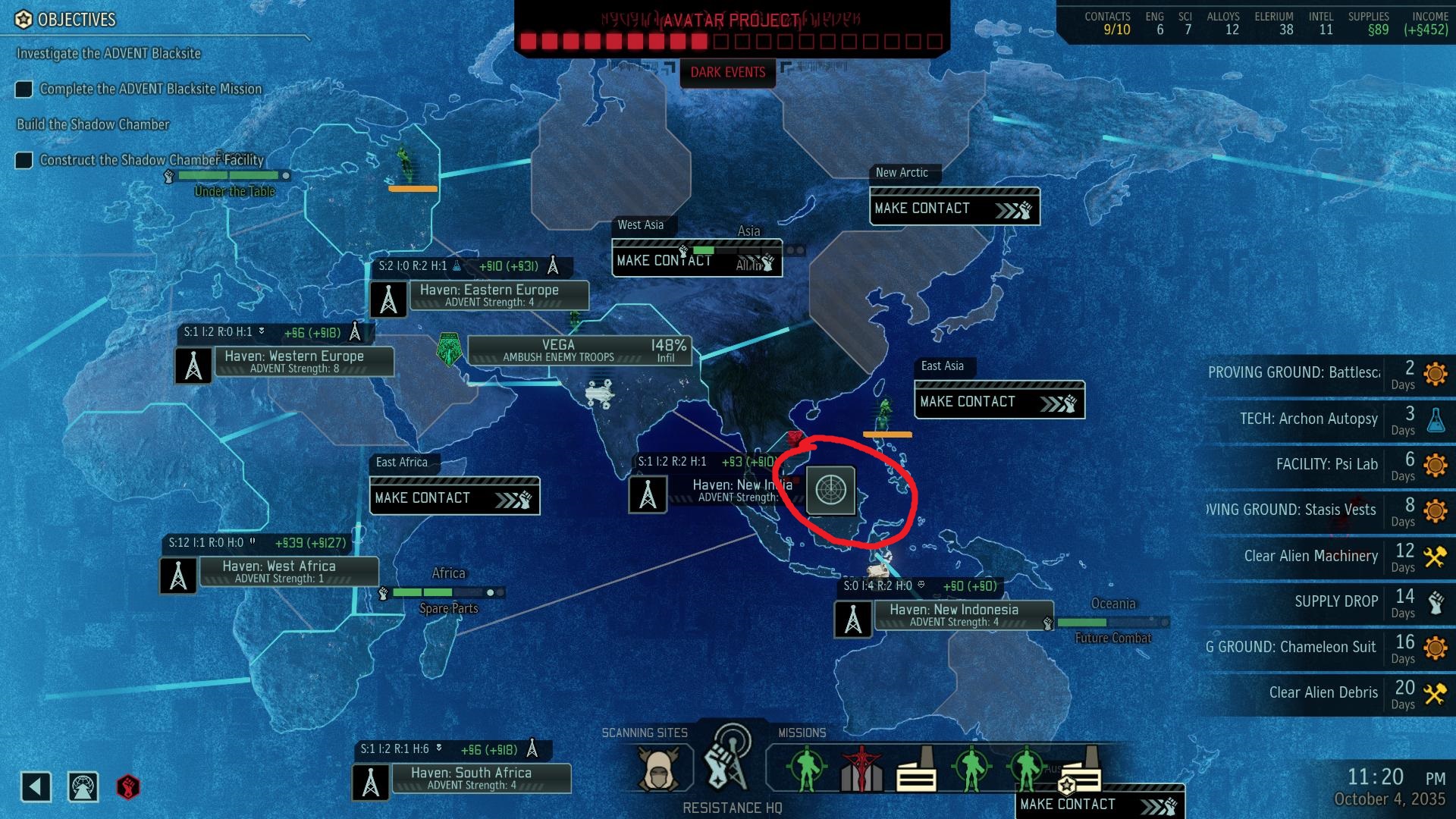The width and height of the screenshot is (1456, 819).
Task: Click the circled radar scan marker
Action: click(x=830, y=490)
